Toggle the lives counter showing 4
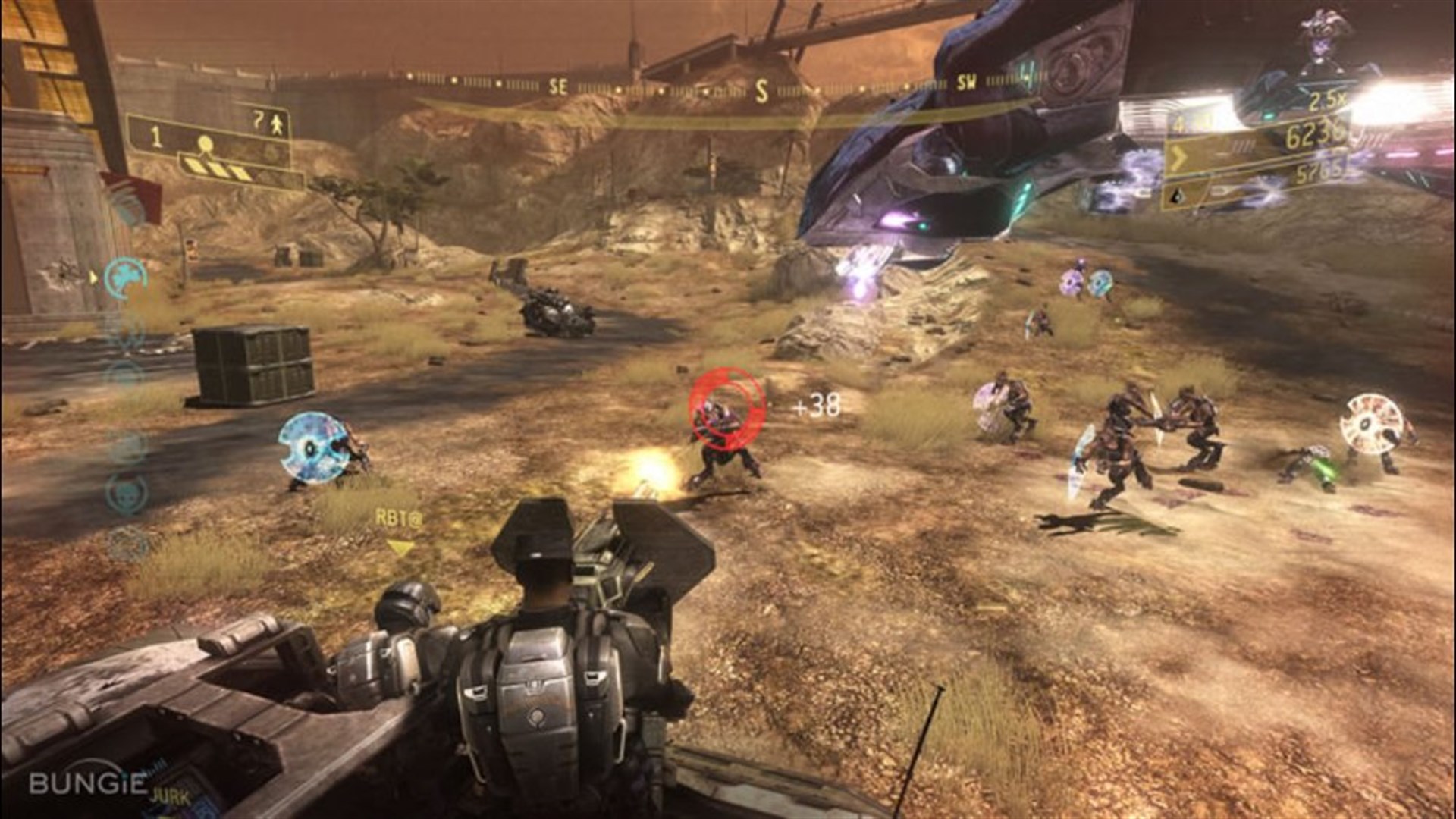 click(x=1178, y=124)
